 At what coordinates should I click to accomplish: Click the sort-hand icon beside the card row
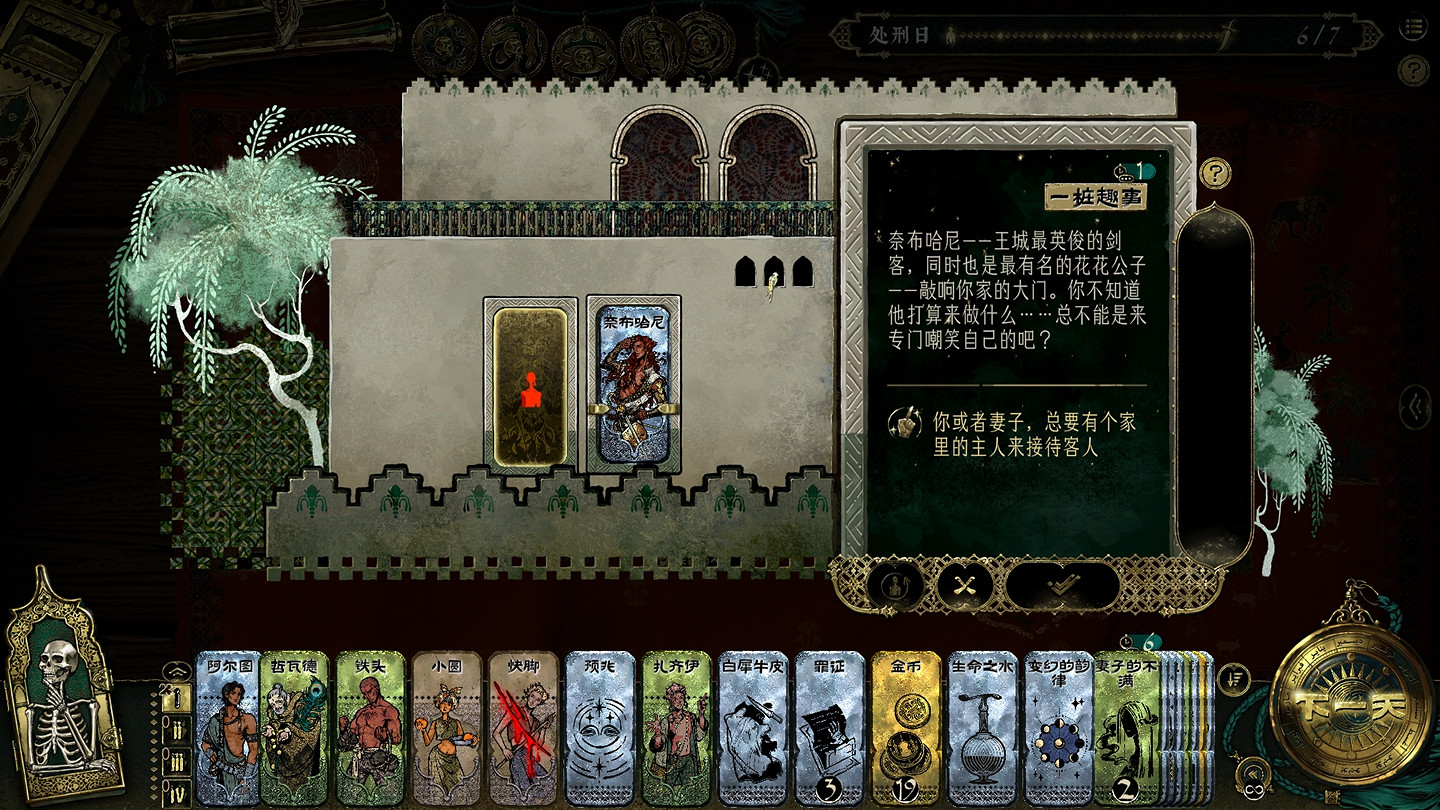(1234, 678)
